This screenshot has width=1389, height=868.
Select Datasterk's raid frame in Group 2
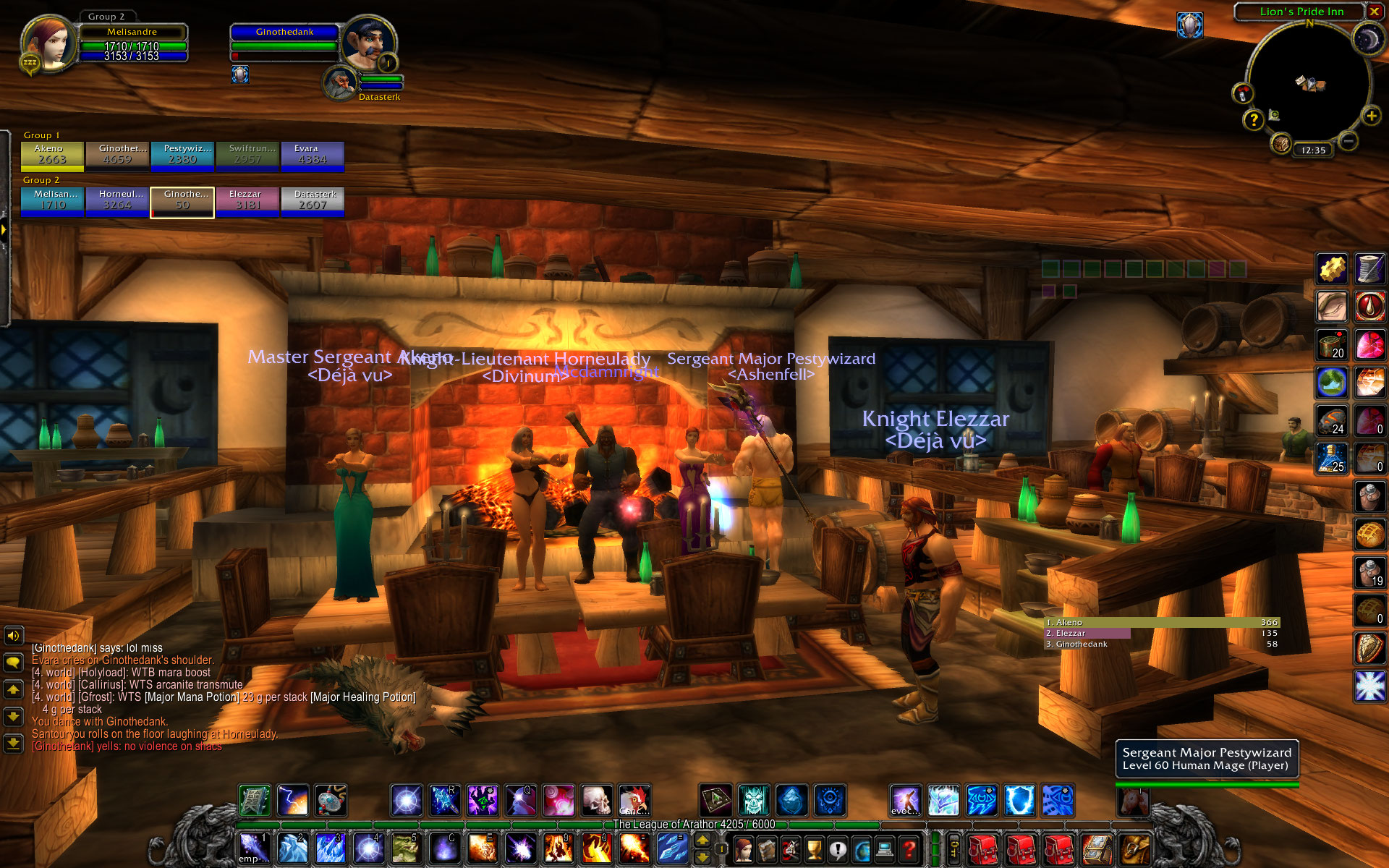point(313,201)
